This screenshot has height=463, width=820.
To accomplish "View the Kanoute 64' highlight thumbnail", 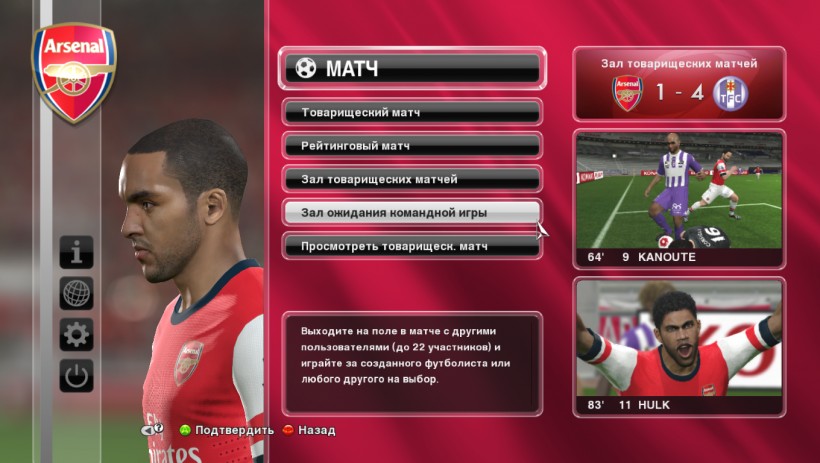I will (679, 198).
